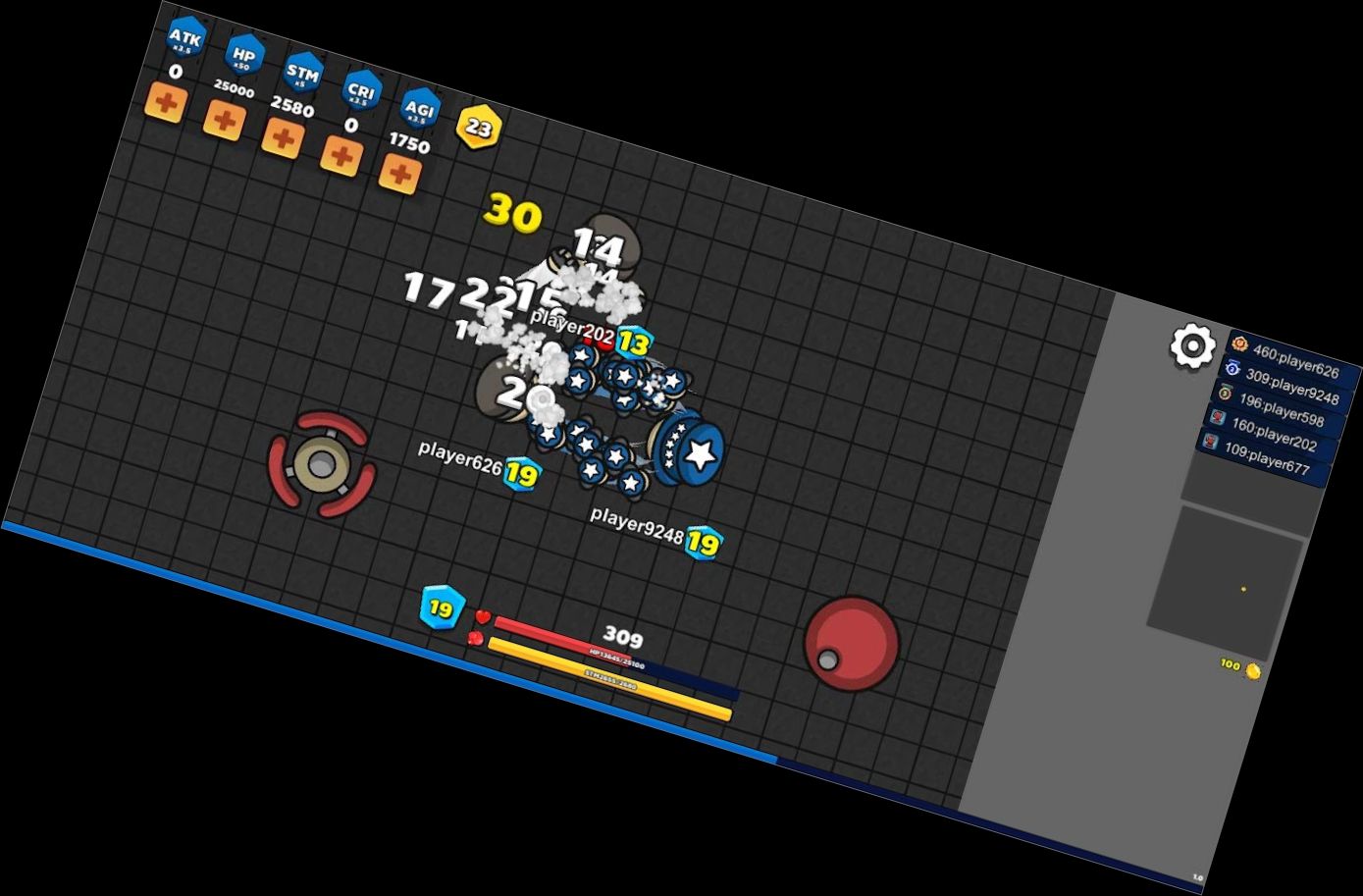The height and width of the screenshot is (896, 1363).
Task: Click the gold coin icon next to 100
Action: click(x=1251, y=671)
